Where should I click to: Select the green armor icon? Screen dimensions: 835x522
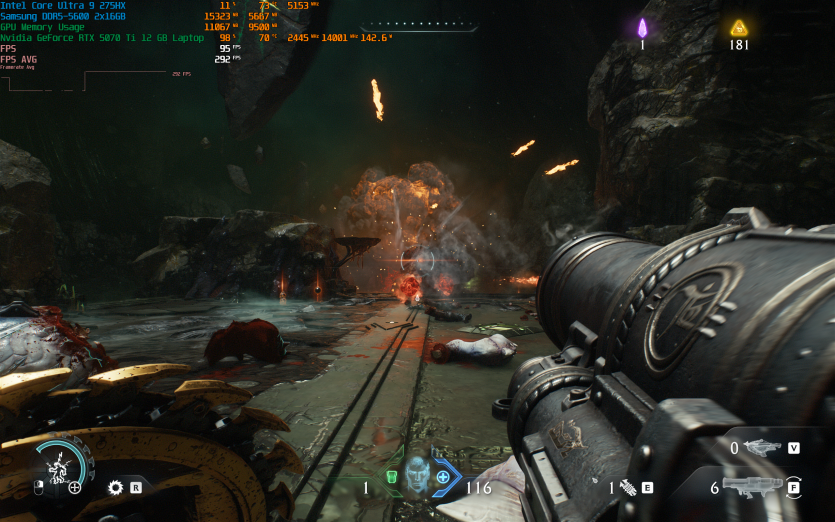click(392, 477)
